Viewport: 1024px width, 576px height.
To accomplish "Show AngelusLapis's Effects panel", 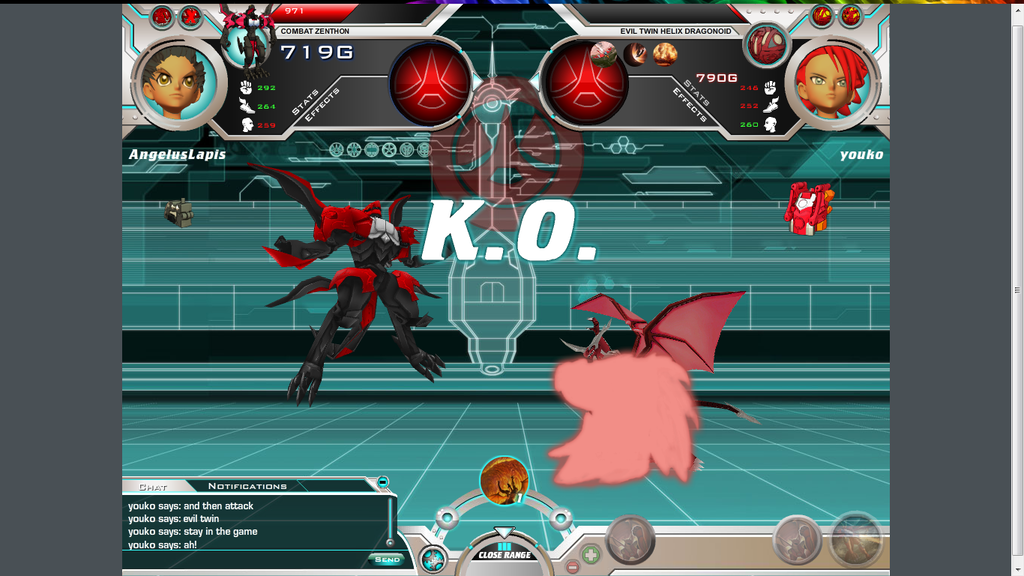I will pos(325,107).
